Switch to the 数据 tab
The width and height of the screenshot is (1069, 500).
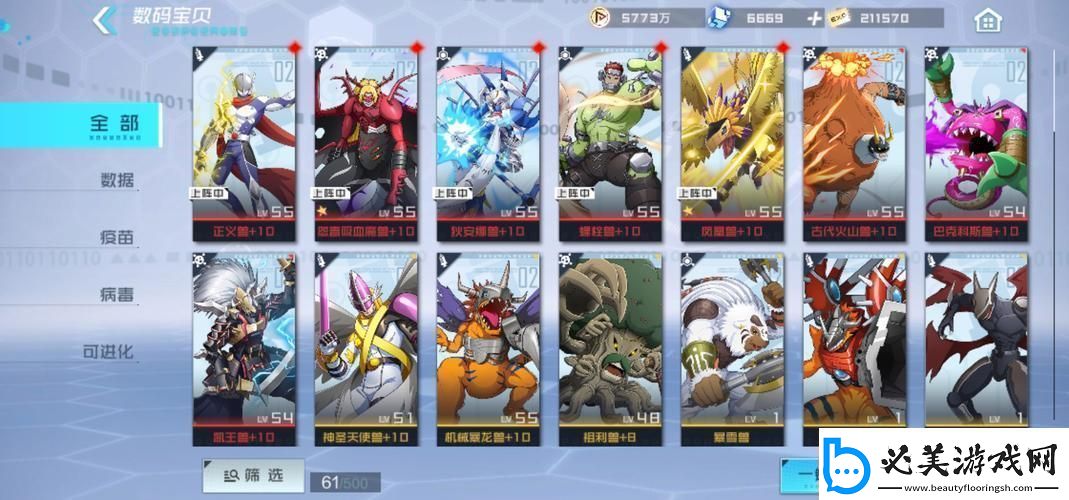[x=117, y=181]
